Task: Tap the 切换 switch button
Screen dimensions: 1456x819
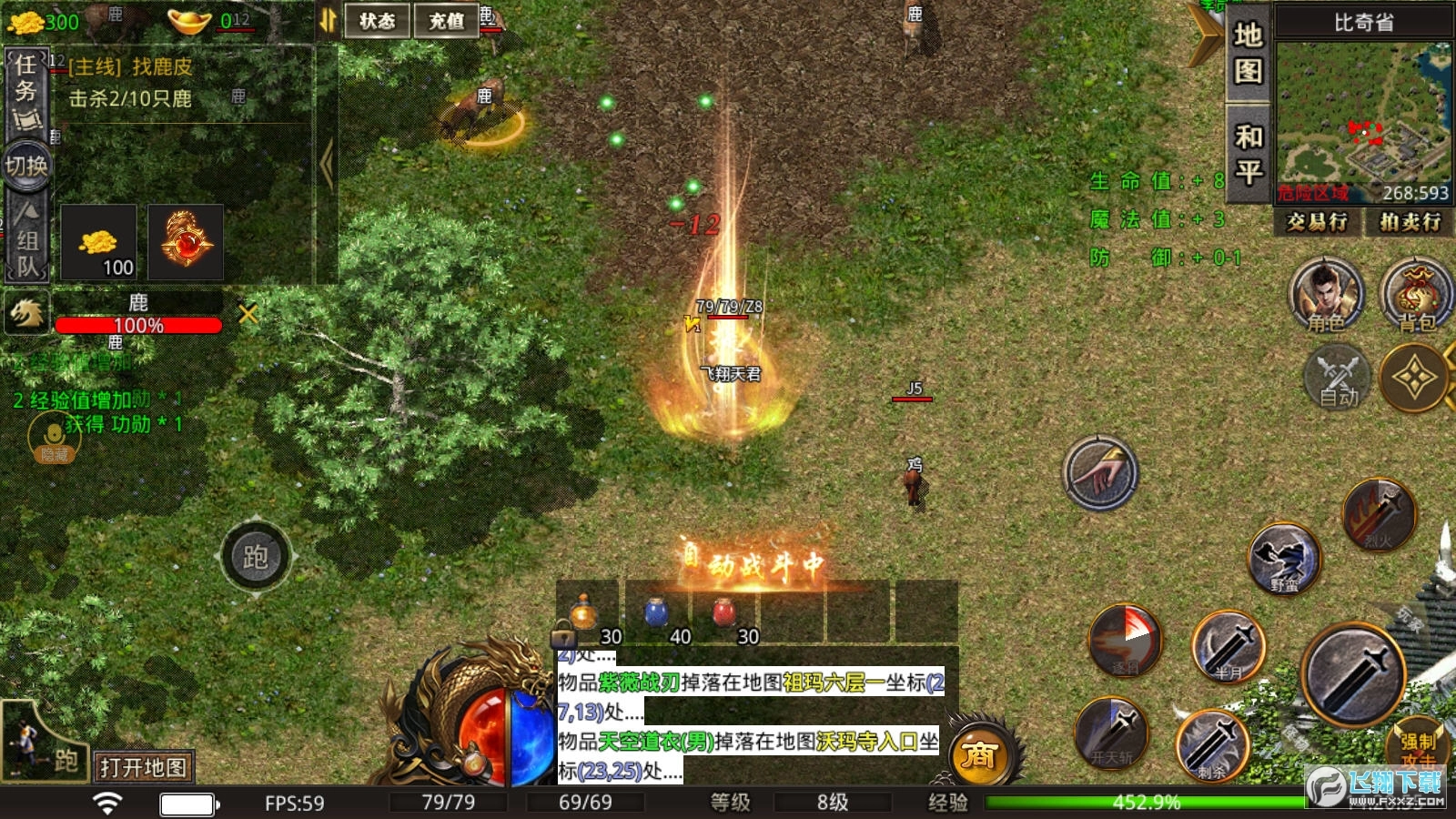Action: pos(26,166)
